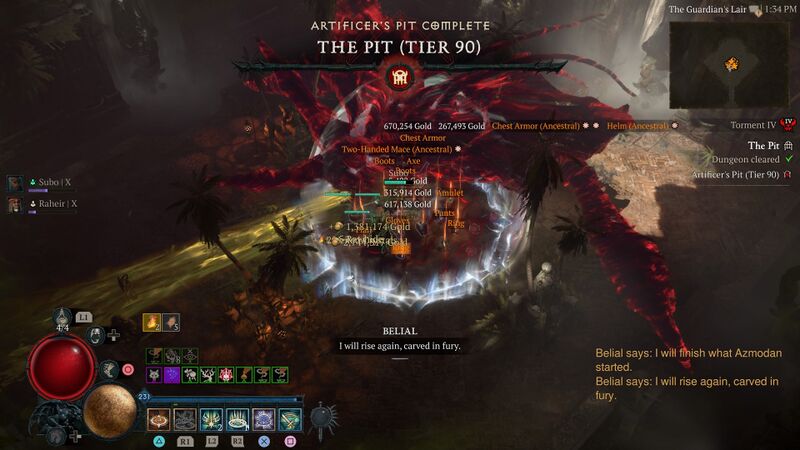Open The Pit objective tracker entry
Image resolution: width=800 pixels, height=450 pixels.
pos(755,144)
